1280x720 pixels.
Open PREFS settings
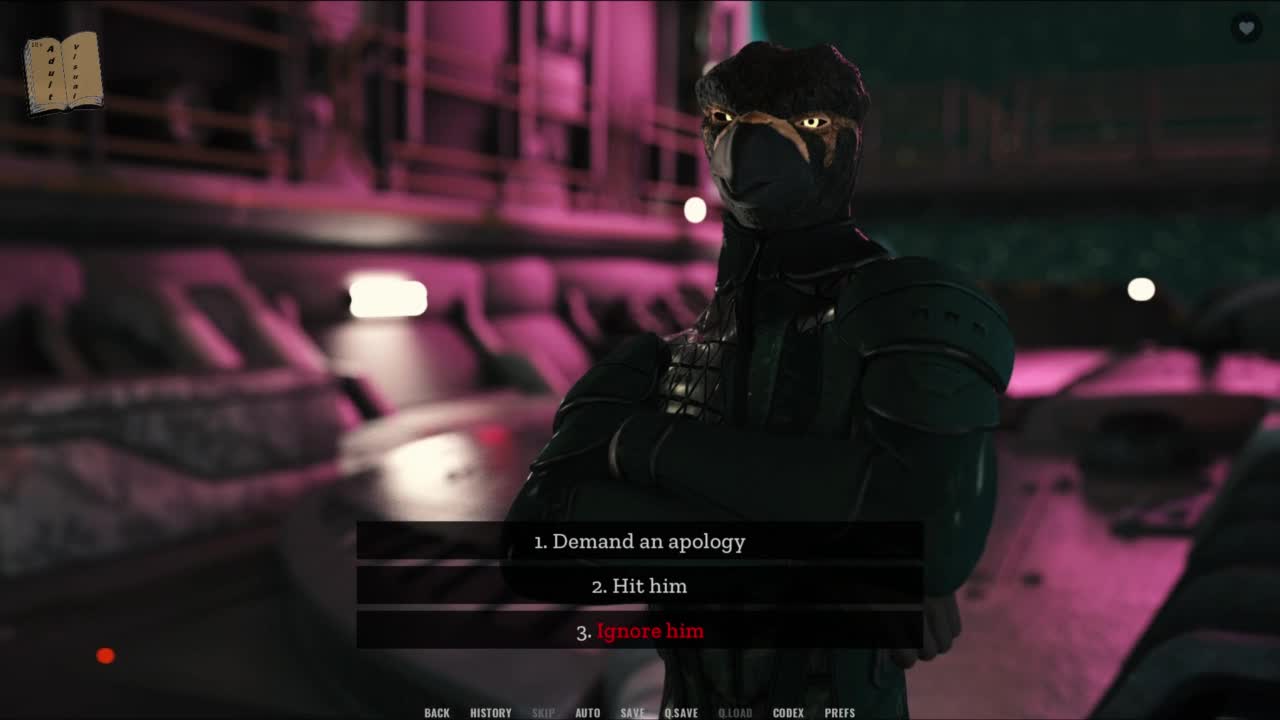(840, 712)
